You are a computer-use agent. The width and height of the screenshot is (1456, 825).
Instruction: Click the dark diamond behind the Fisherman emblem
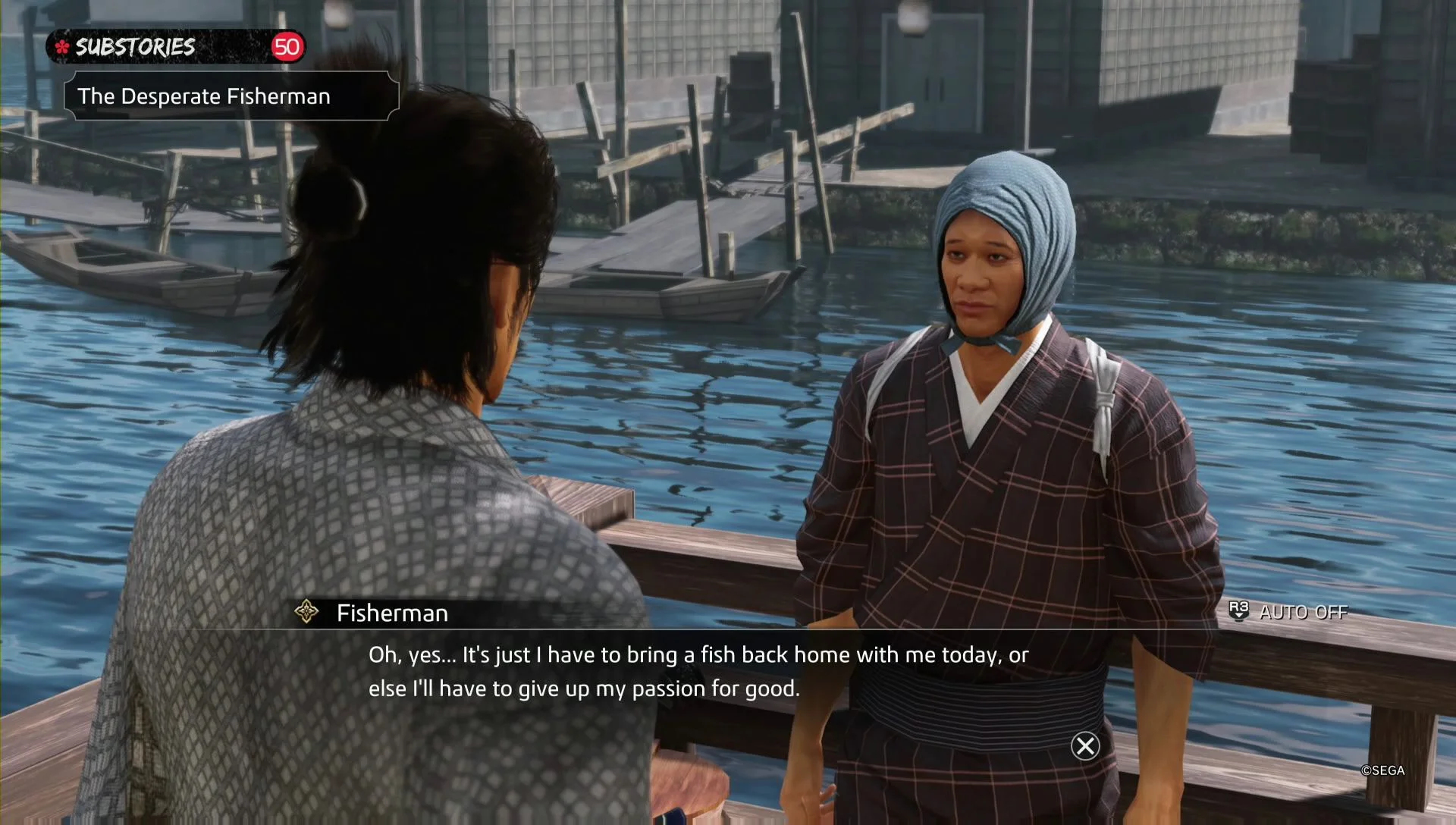click(x=306, y=612)
